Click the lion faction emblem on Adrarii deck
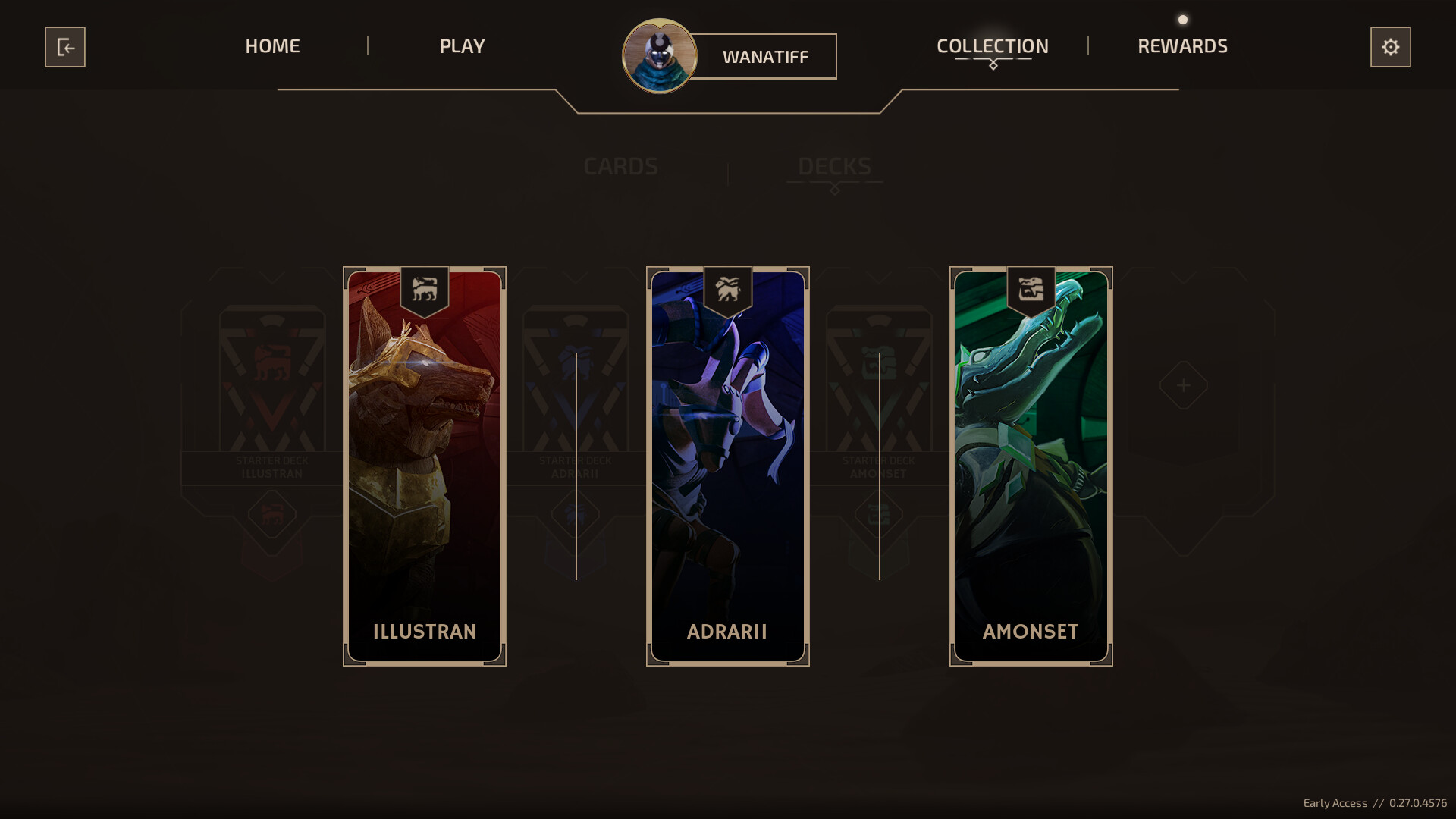Screen dimensions: 1456x819 coord(727,290)
